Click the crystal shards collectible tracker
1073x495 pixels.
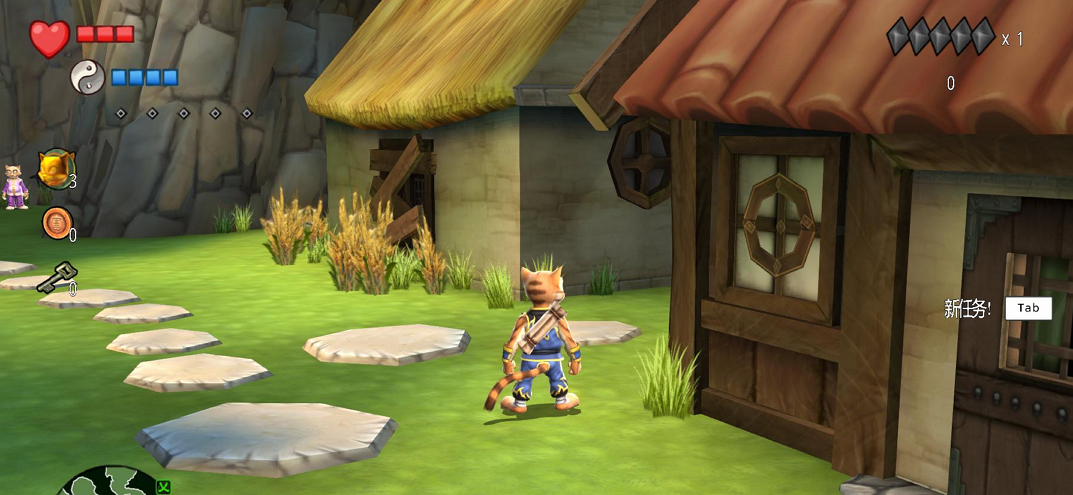pos(940,37)
